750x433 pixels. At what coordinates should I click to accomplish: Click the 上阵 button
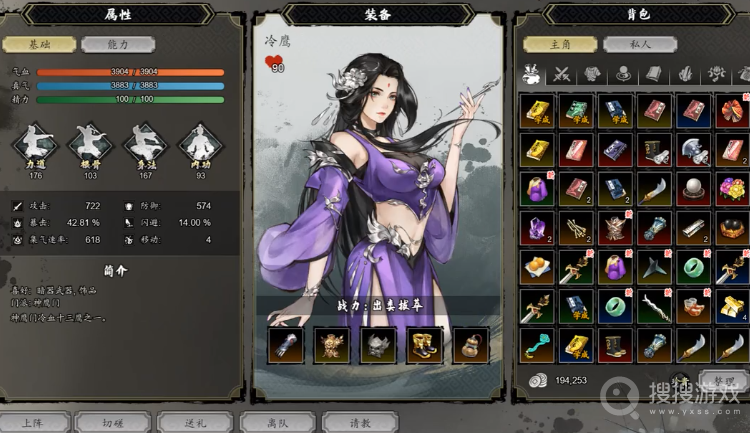click(x=33, y=422)
